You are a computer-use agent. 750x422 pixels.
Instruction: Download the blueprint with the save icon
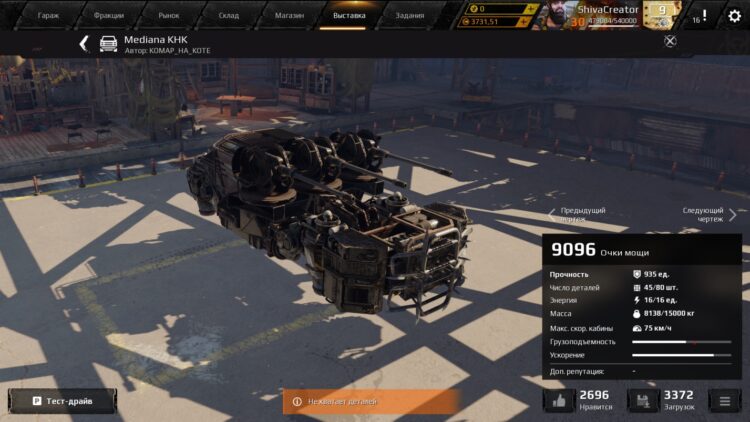point(642,401)
